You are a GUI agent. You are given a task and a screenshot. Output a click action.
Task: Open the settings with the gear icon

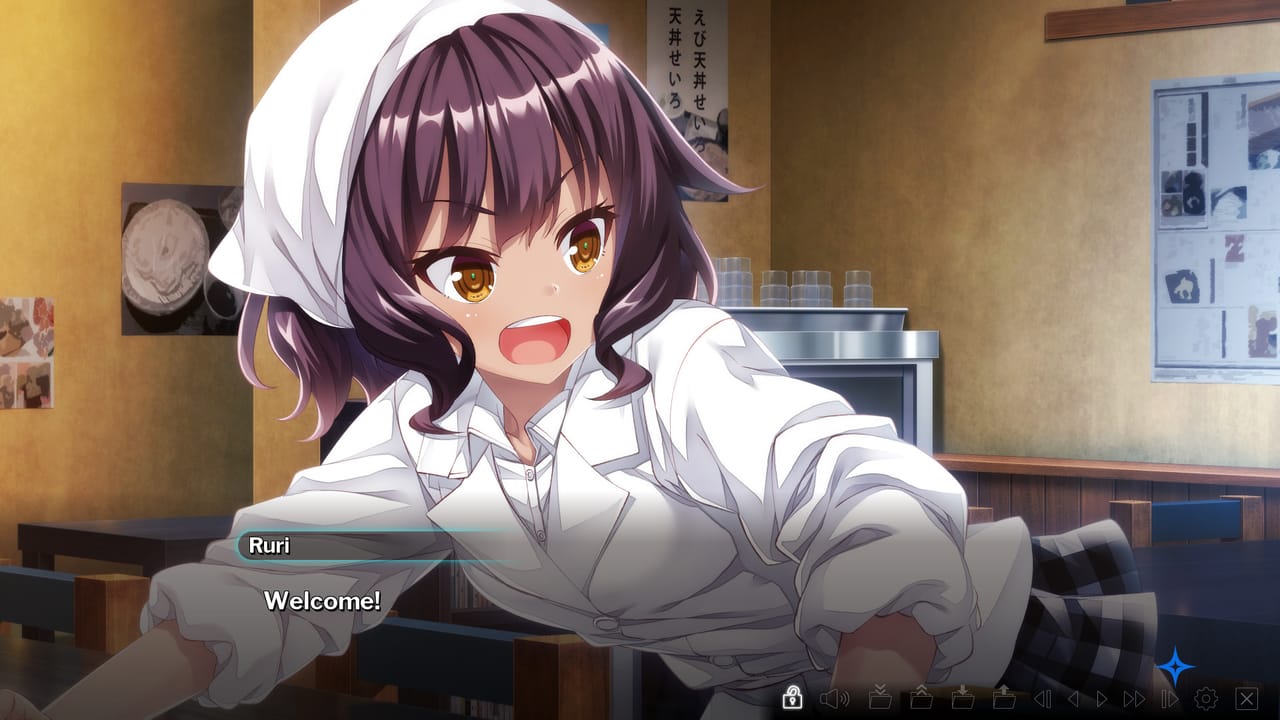point(1206,700)
